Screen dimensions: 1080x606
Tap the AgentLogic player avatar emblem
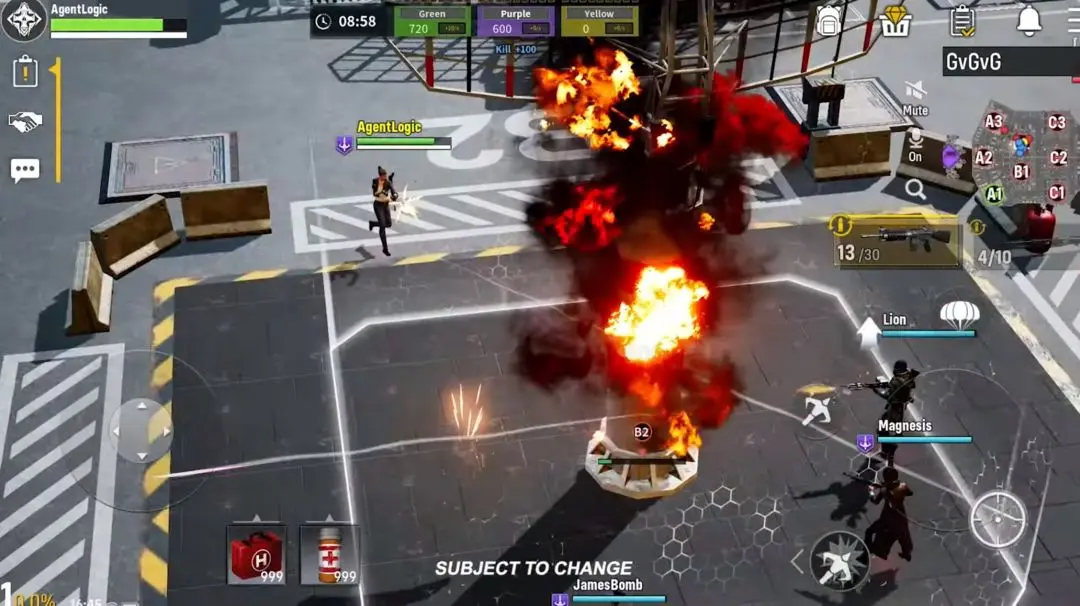(x=23, y=21)
